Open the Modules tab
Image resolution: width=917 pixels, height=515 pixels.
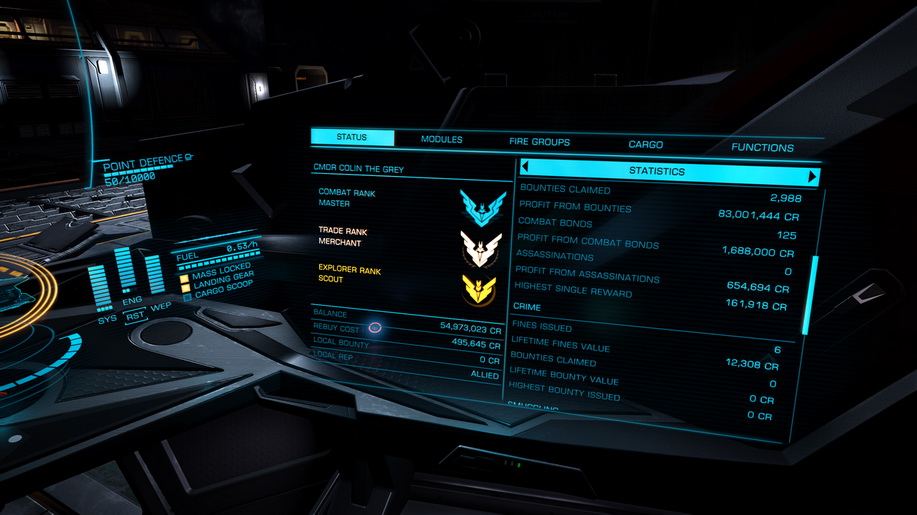click(441, 140)
